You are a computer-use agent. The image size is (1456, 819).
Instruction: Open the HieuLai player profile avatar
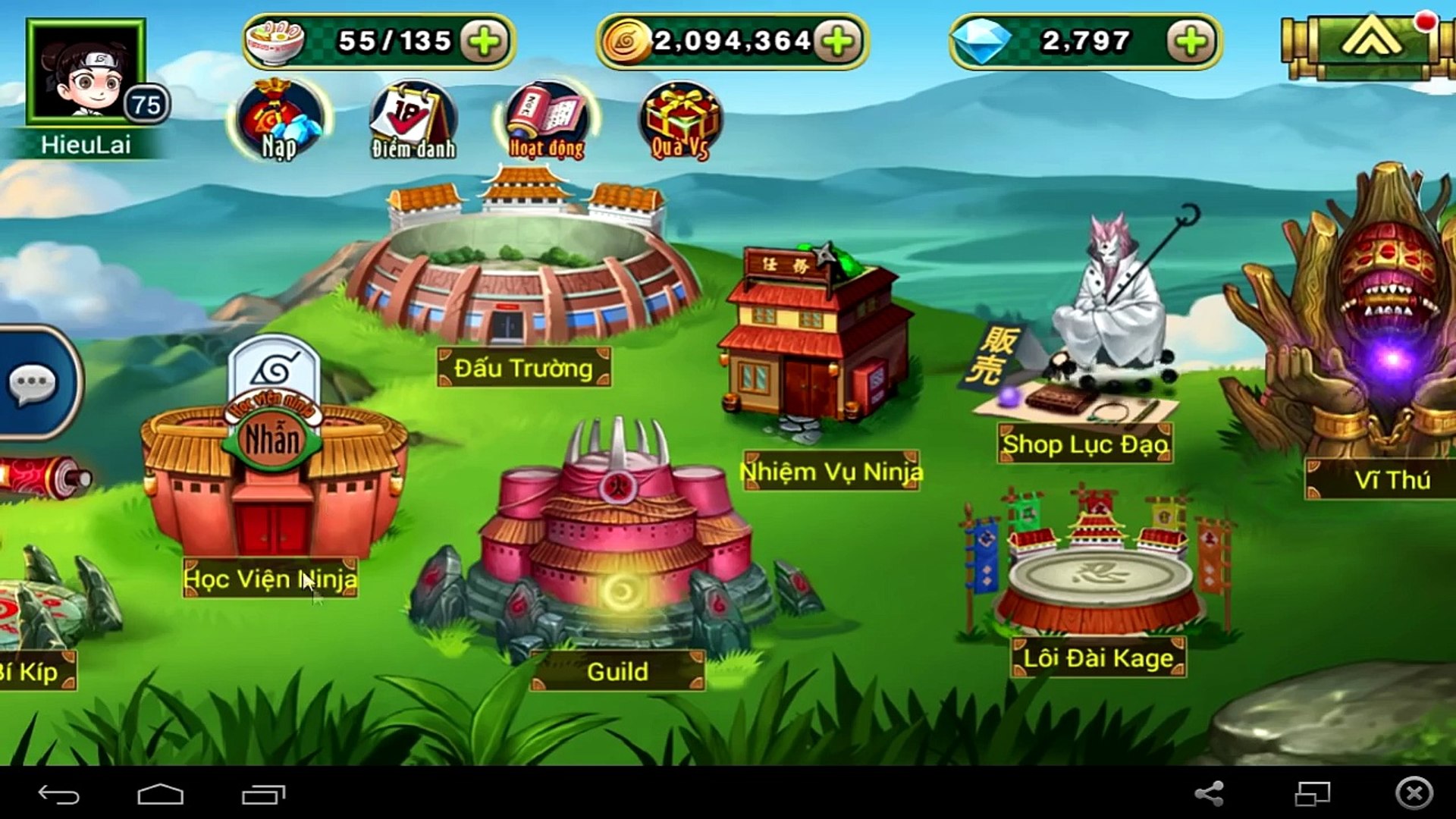[x=86, y=73]
